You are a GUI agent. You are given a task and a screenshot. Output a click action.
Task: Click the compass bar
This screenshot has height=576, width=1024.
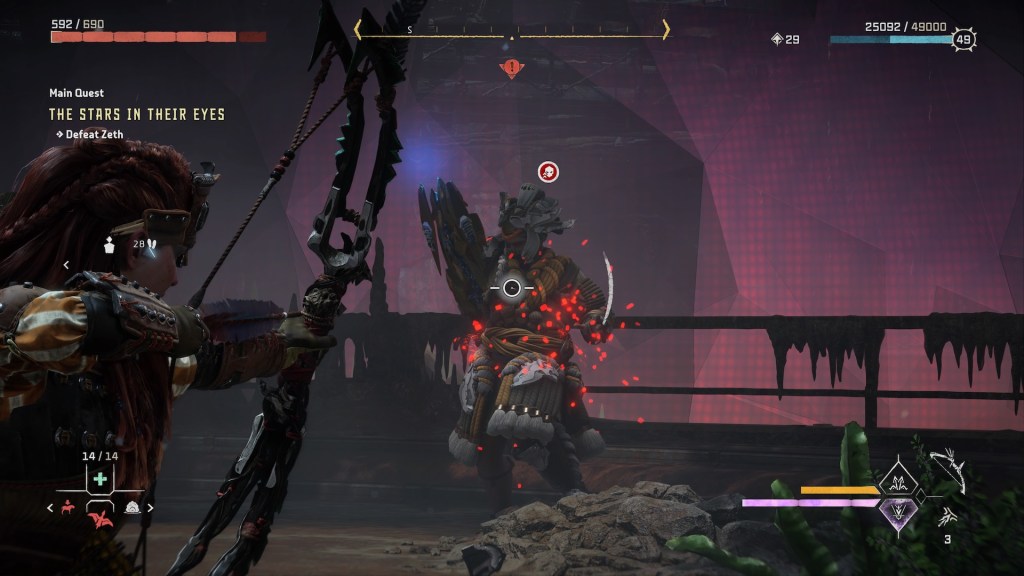pyautogui.click(x=512, y=31)
